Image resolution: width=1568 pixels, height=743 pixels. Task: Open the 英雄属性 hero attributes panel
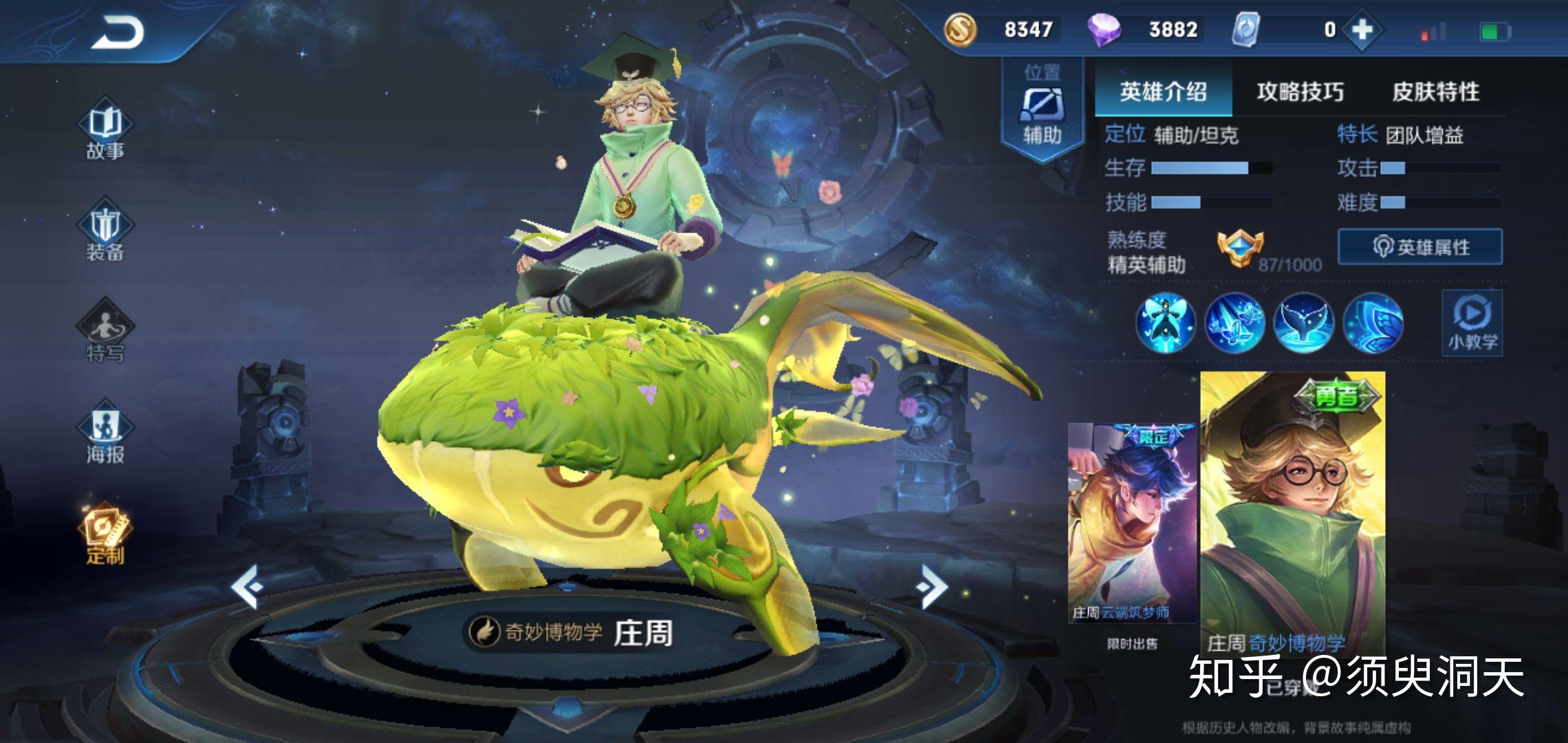coord(1420,247)
